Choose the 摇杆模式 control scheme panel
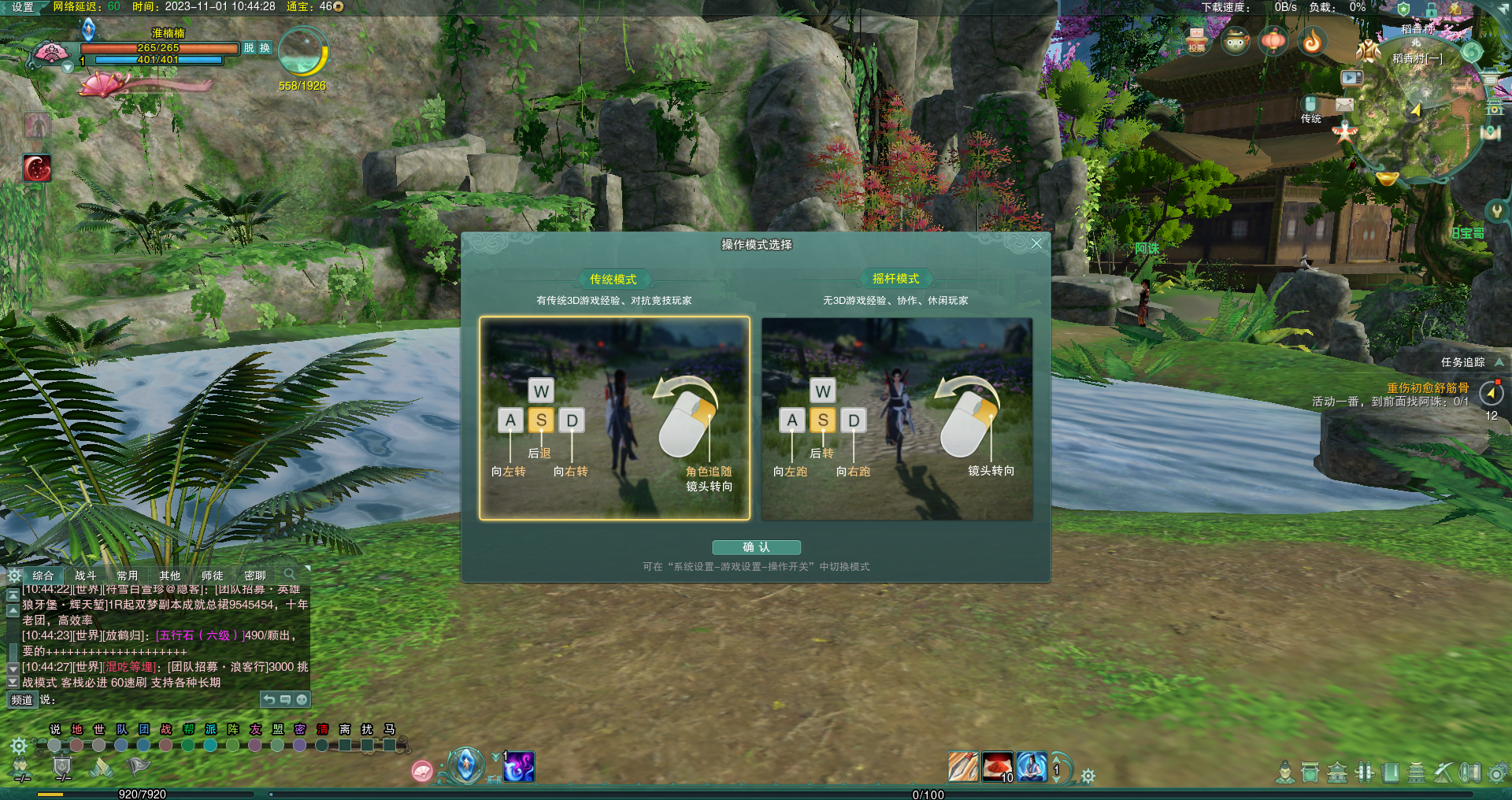 (897, 418)
